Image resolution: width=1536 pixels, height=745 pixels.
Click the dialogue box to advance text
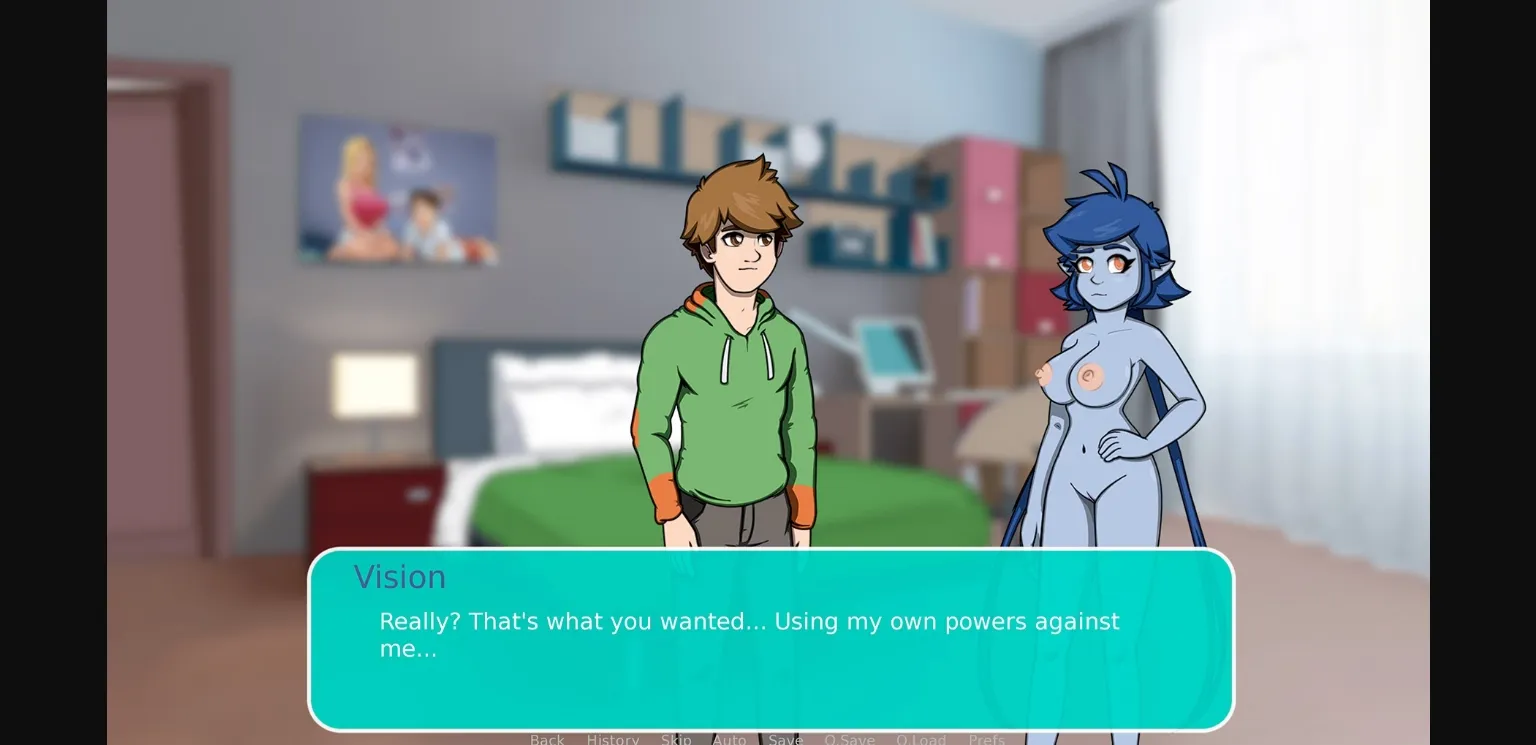pos(770,690)
